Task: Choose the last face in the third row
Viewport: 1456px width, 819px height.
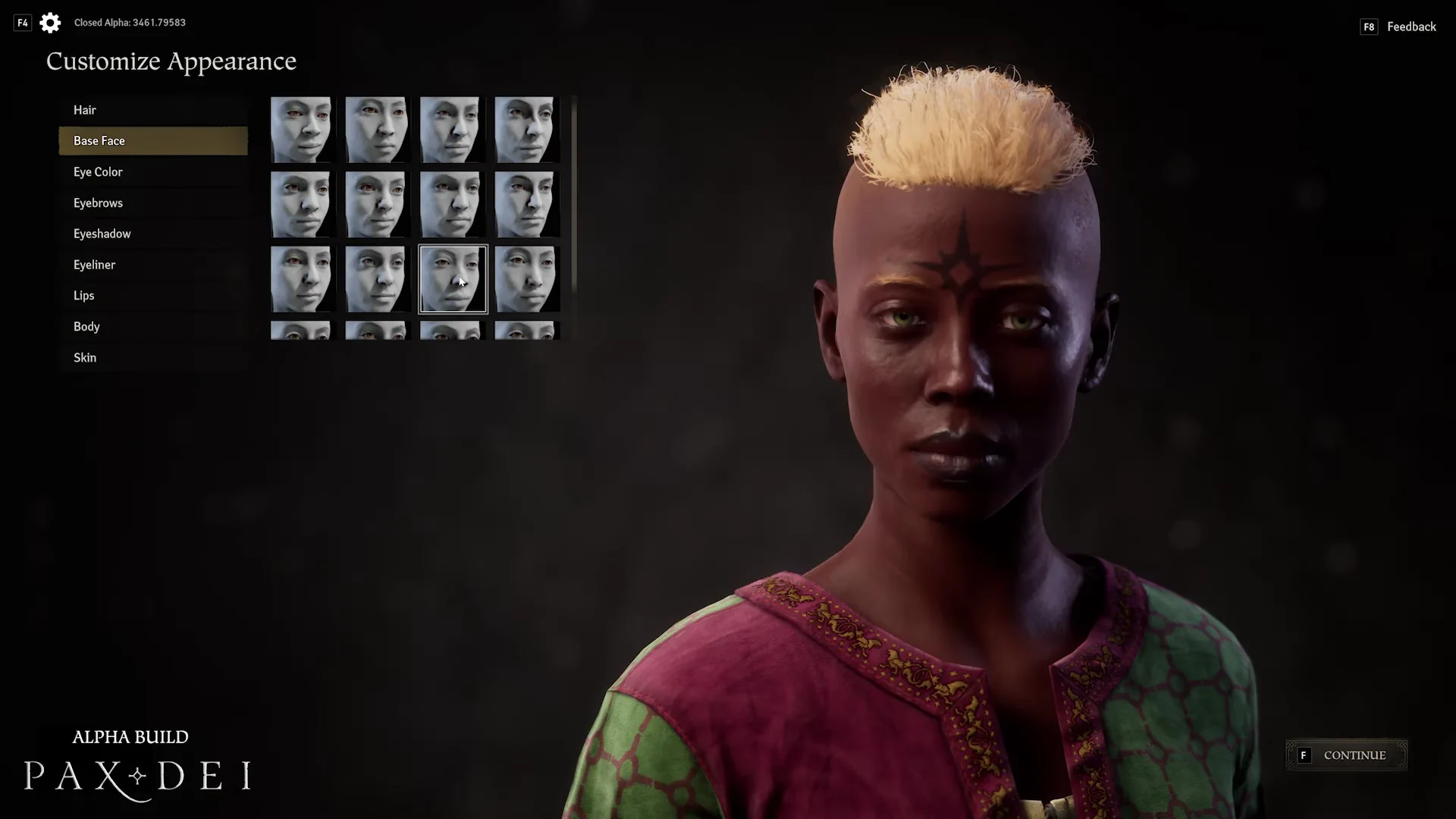Action: point(527,279)
